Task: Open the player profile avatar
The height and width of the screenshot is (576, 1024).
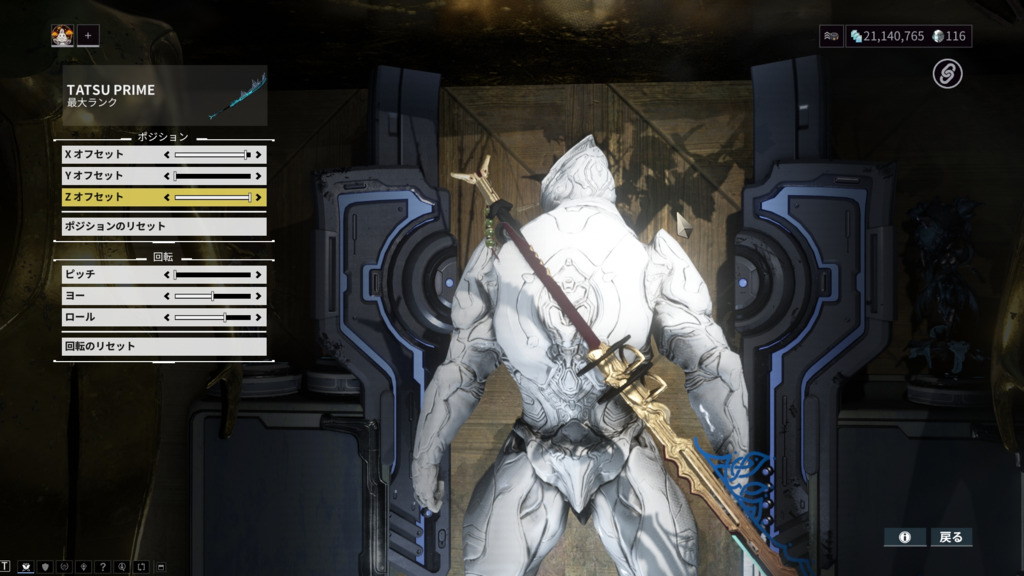Action: pos(63,36)
